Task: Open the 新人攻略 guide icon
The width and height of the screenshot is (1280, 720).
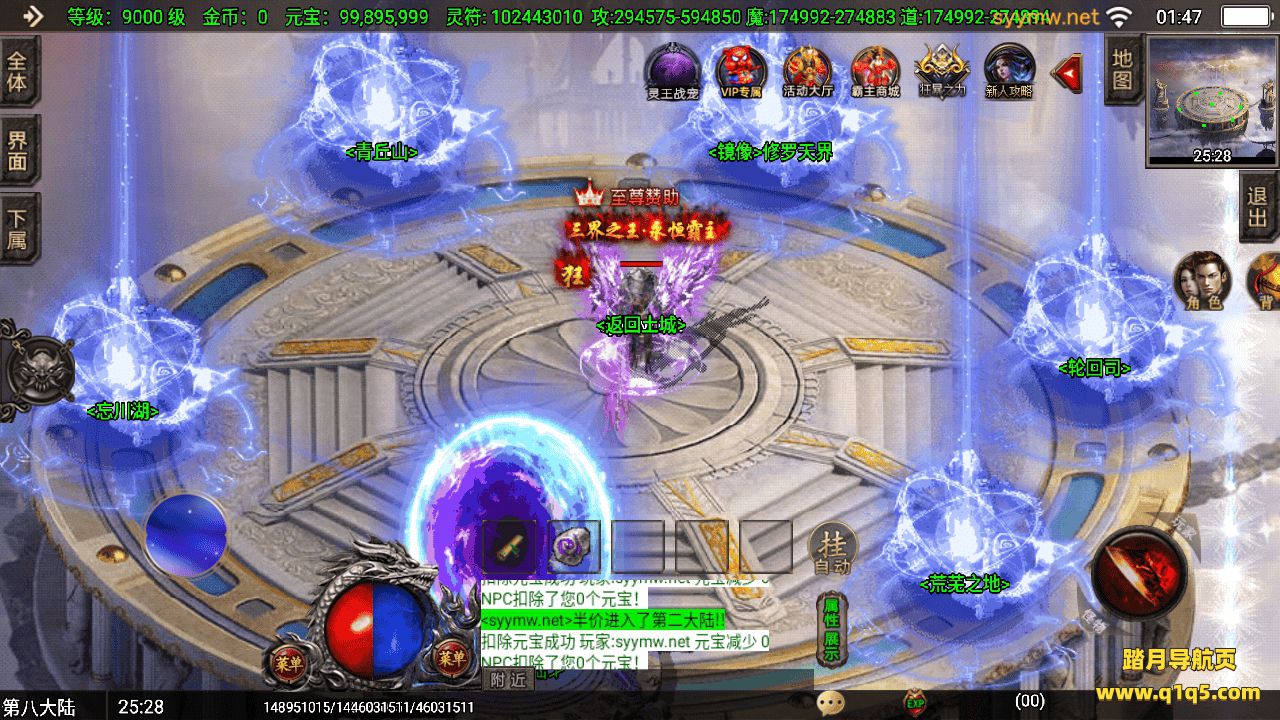Action: click(1008, 71)
